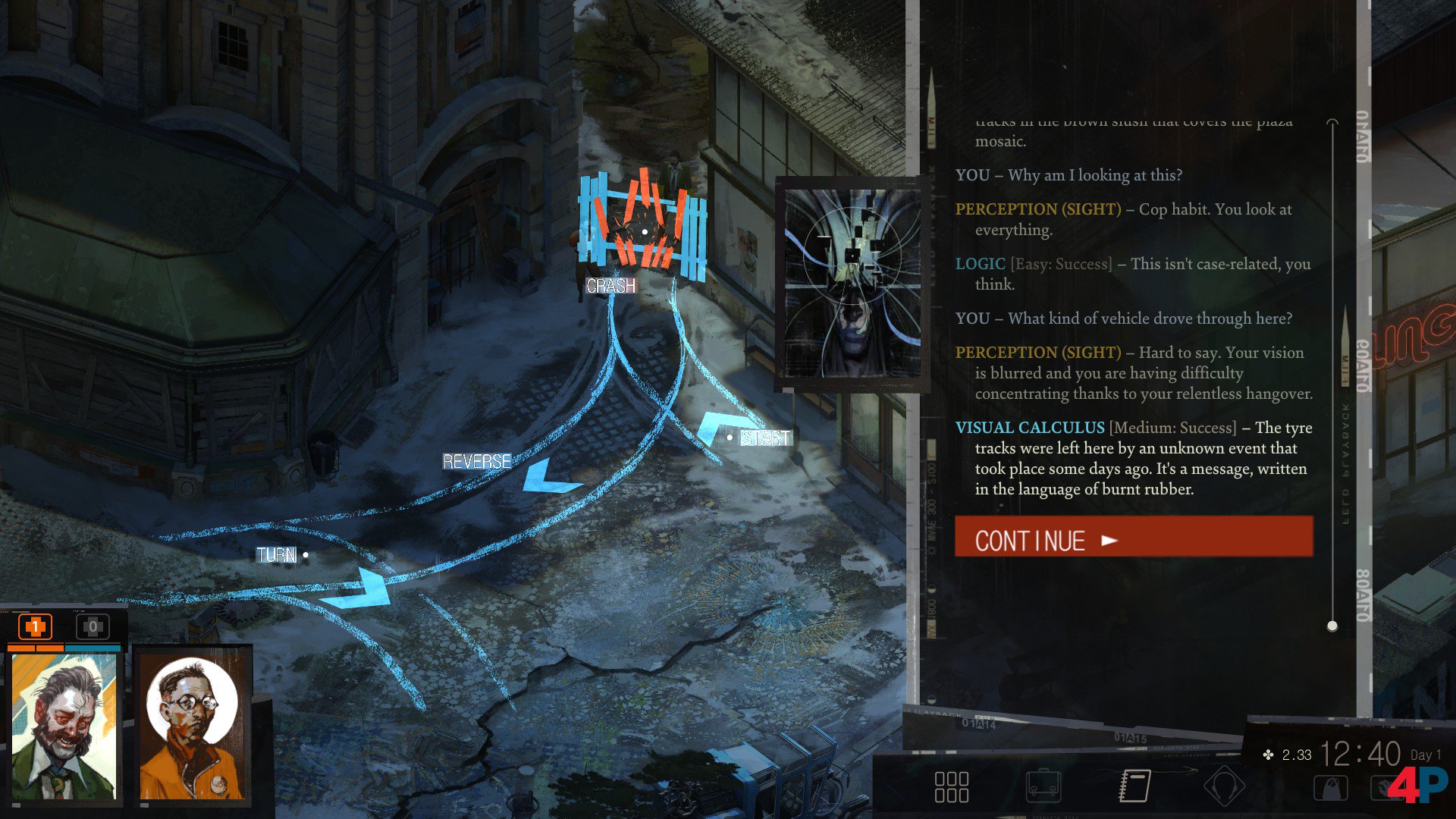The height and width of the screenshot is (819, 1456).
Task: Open the Thought Cabinet head icon
Action: [1224, 786]
